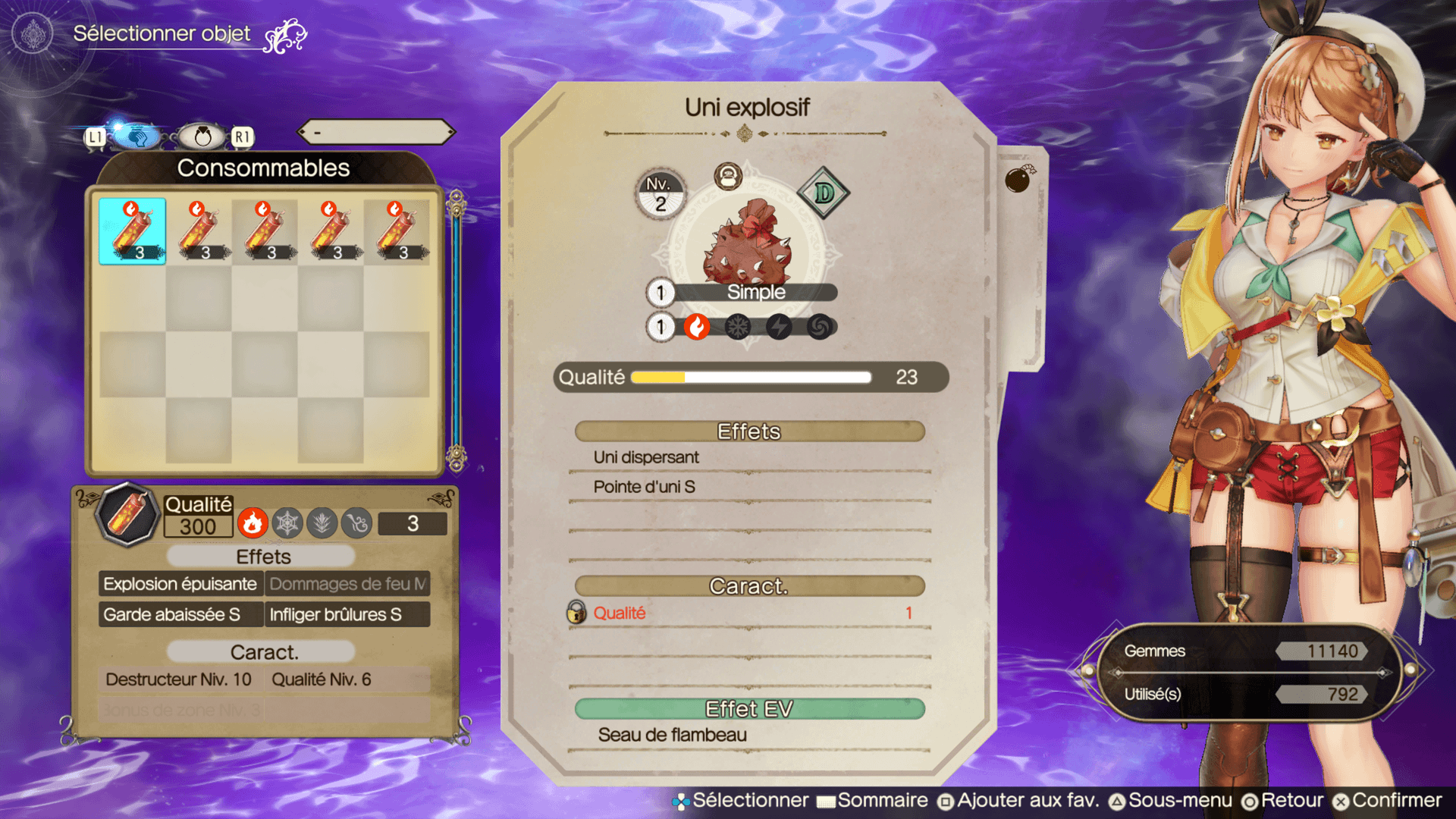Viewport: 1456px width, 819px height.
Task: Select the Pointe d'uni S effect row
Action: point(749,487)
